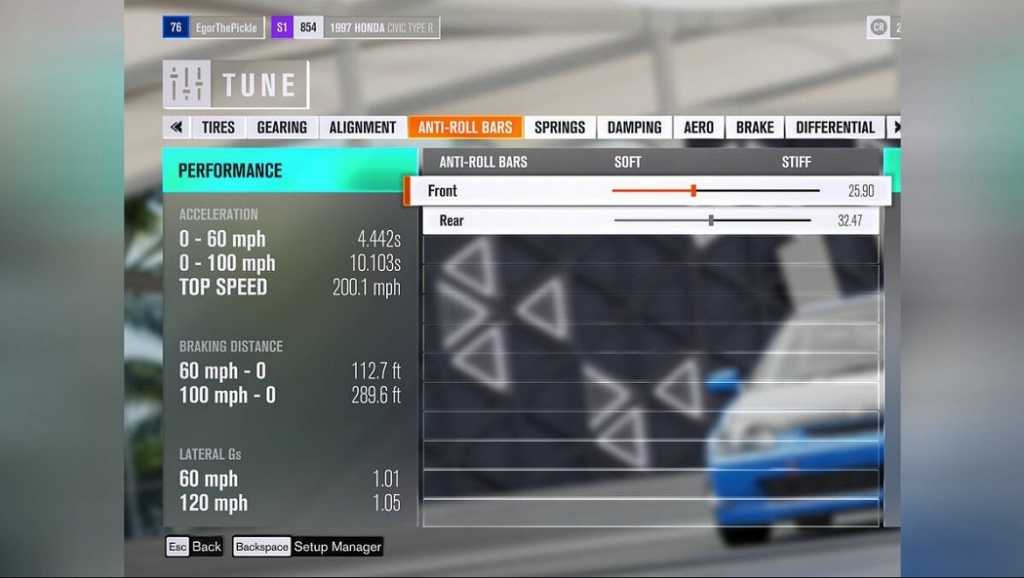Click the right tab scroll arrow
This screenshot has width=1024, height=578.
click(x=895, y=127)
